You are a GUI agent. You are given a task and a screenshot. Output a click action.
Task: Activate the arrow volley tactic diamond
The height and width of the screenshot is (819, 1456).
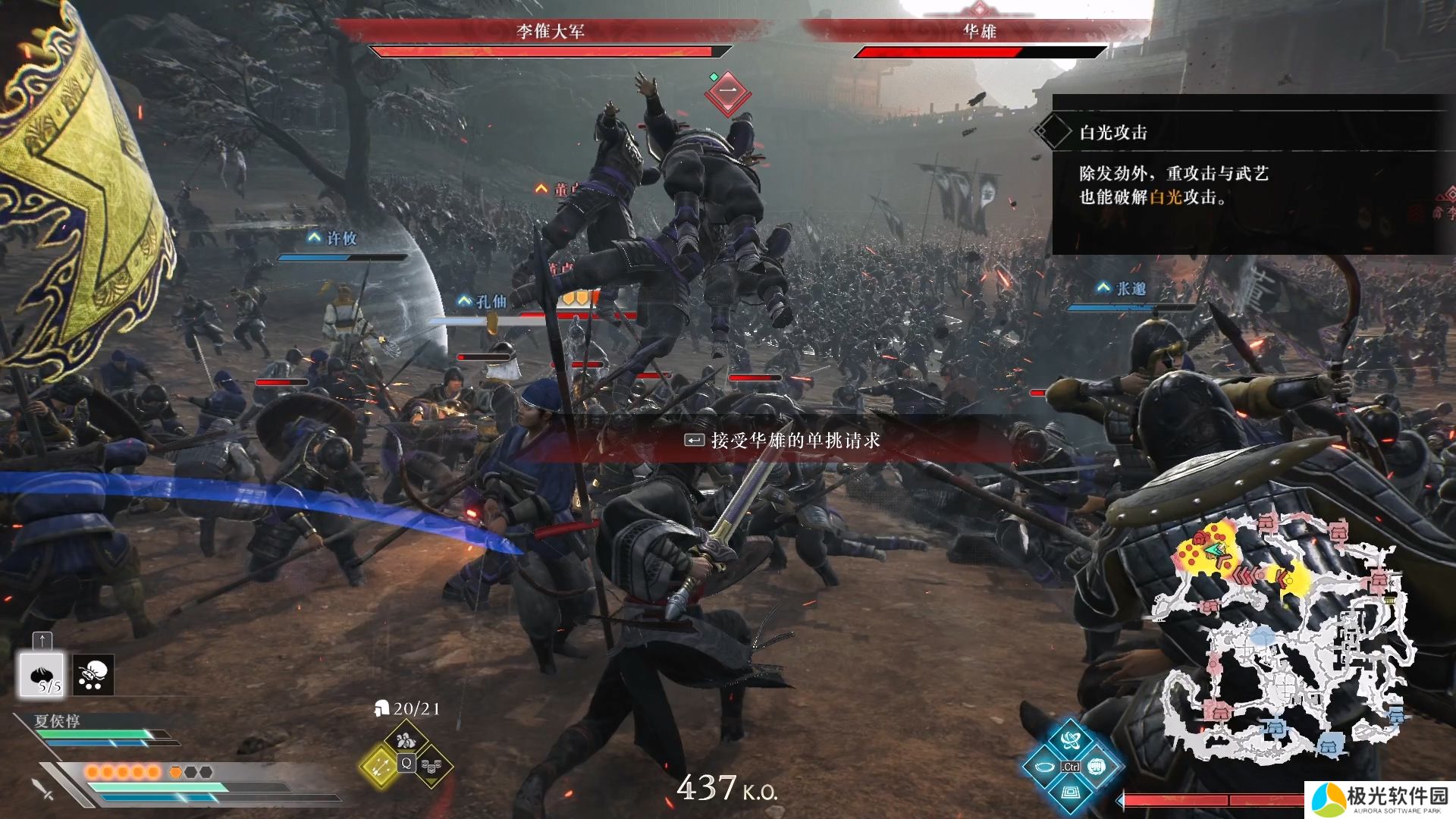[x=379, y=764]
